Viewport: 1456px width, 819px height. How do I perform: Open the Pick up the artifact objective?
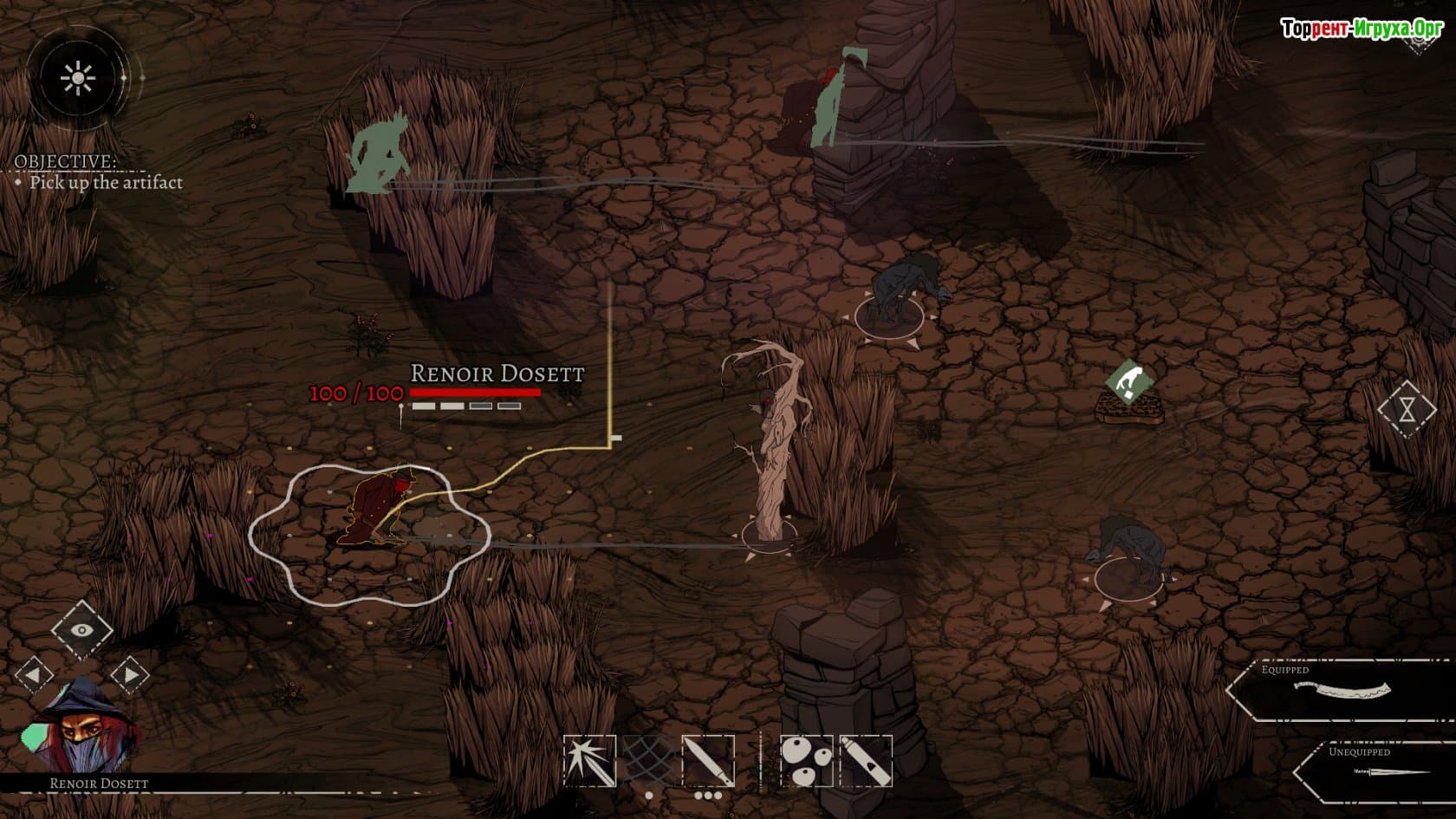tap(106, 183)
